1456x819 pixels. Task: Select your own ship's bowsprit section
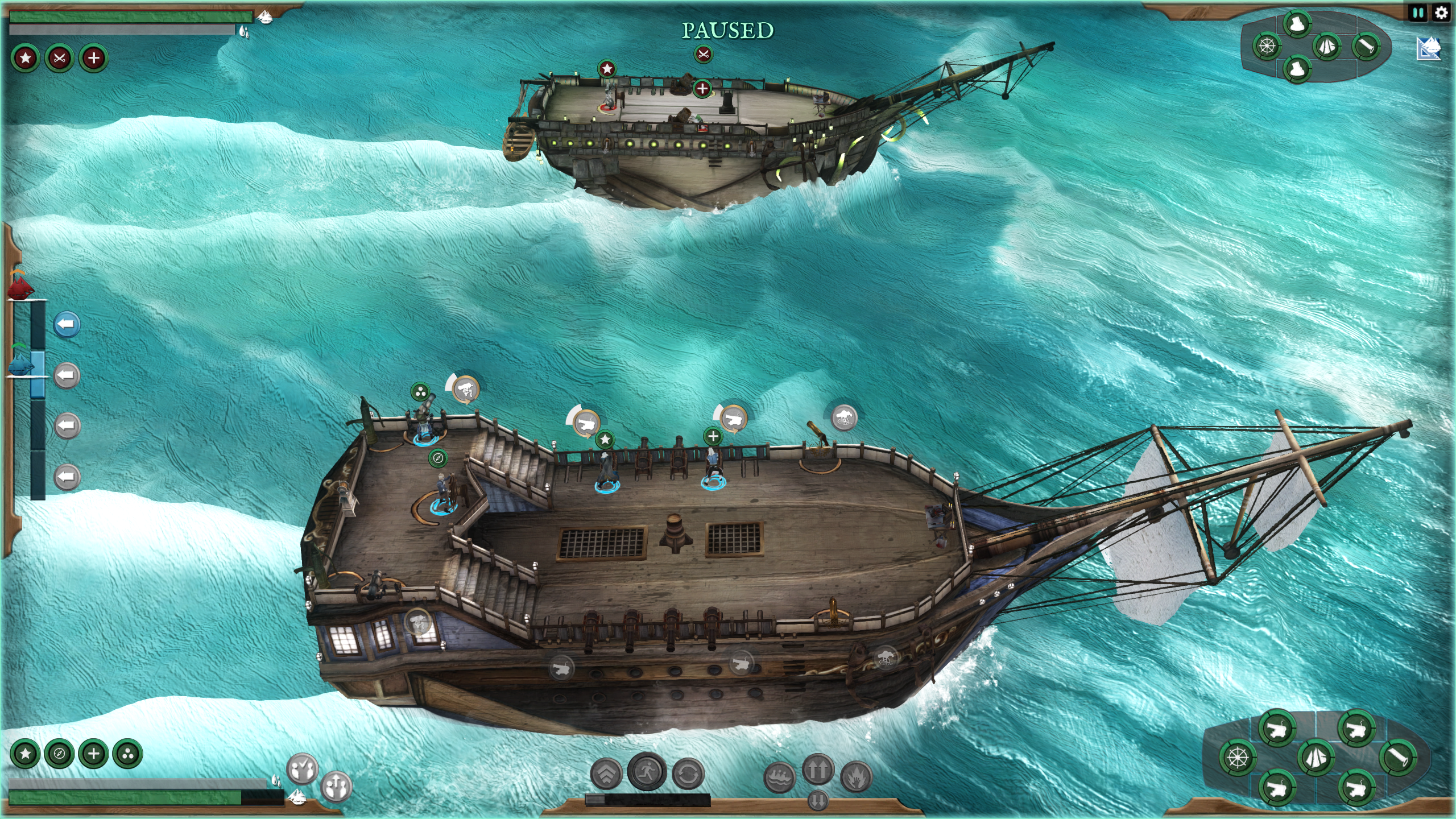tap(1397, 757)
